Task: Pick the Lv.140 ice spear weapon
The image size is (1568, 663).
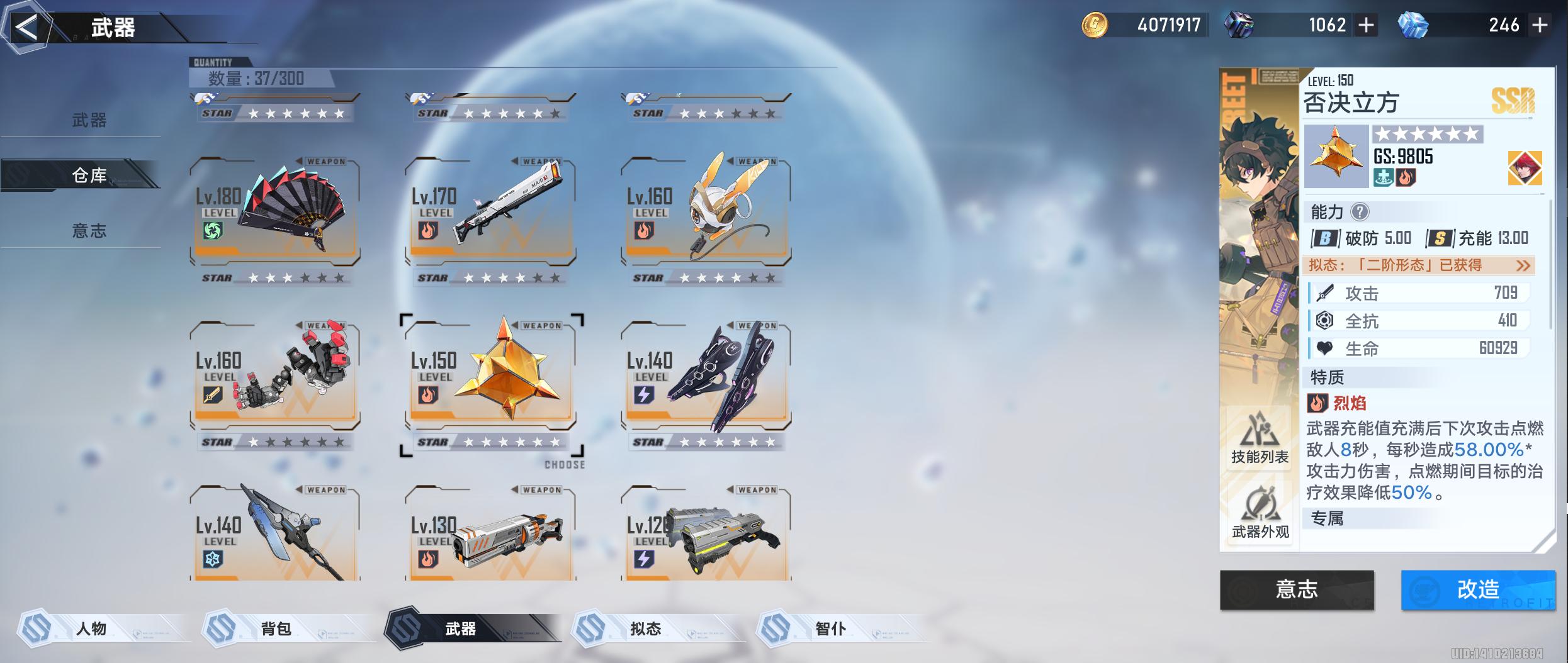Action: 275,535
